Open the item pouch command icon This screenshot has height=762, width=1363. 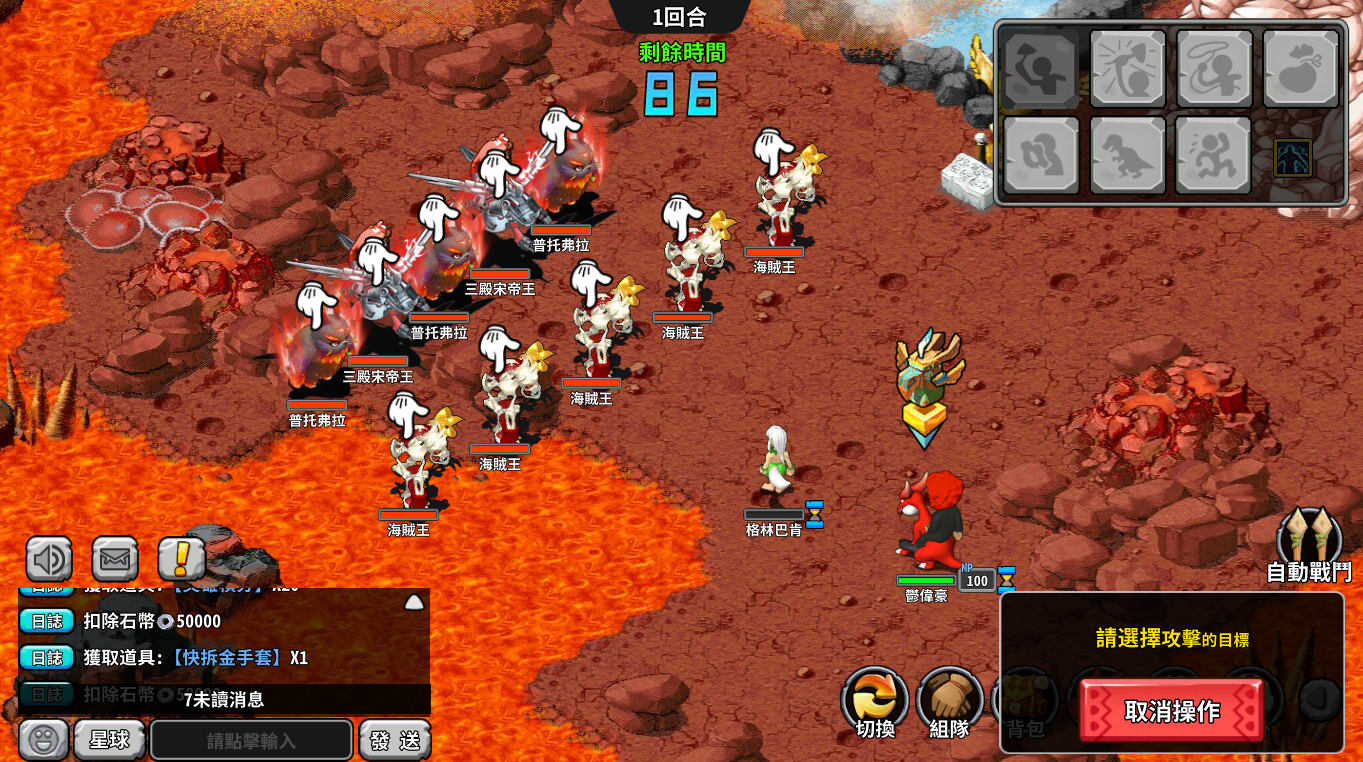click(x=1300, y=68)
